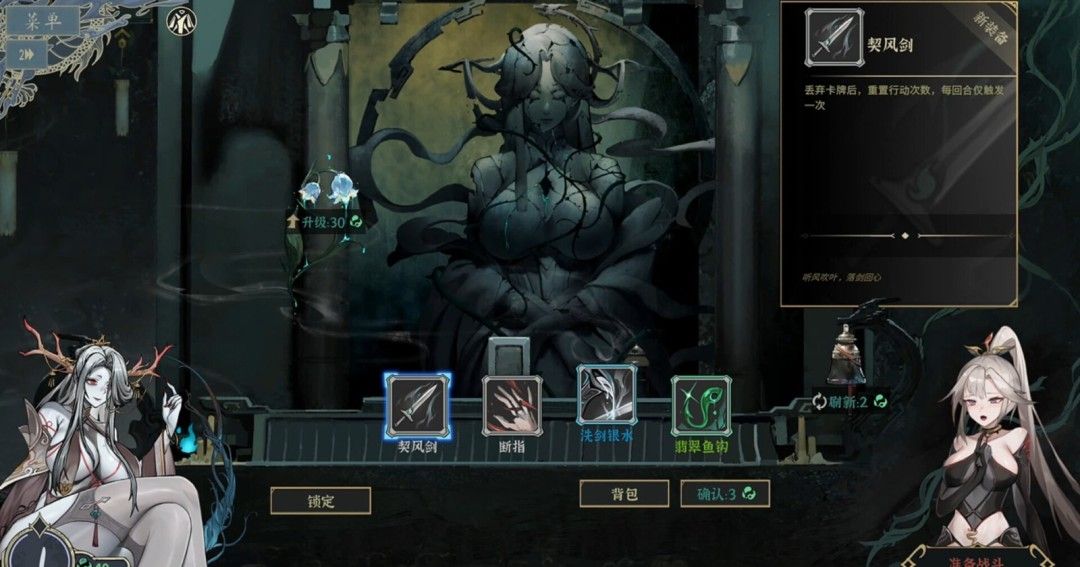The height and width of the screenshot is (567, 1080).
Task: Open the 菜单 menu
Action: (x=47, y=19)
